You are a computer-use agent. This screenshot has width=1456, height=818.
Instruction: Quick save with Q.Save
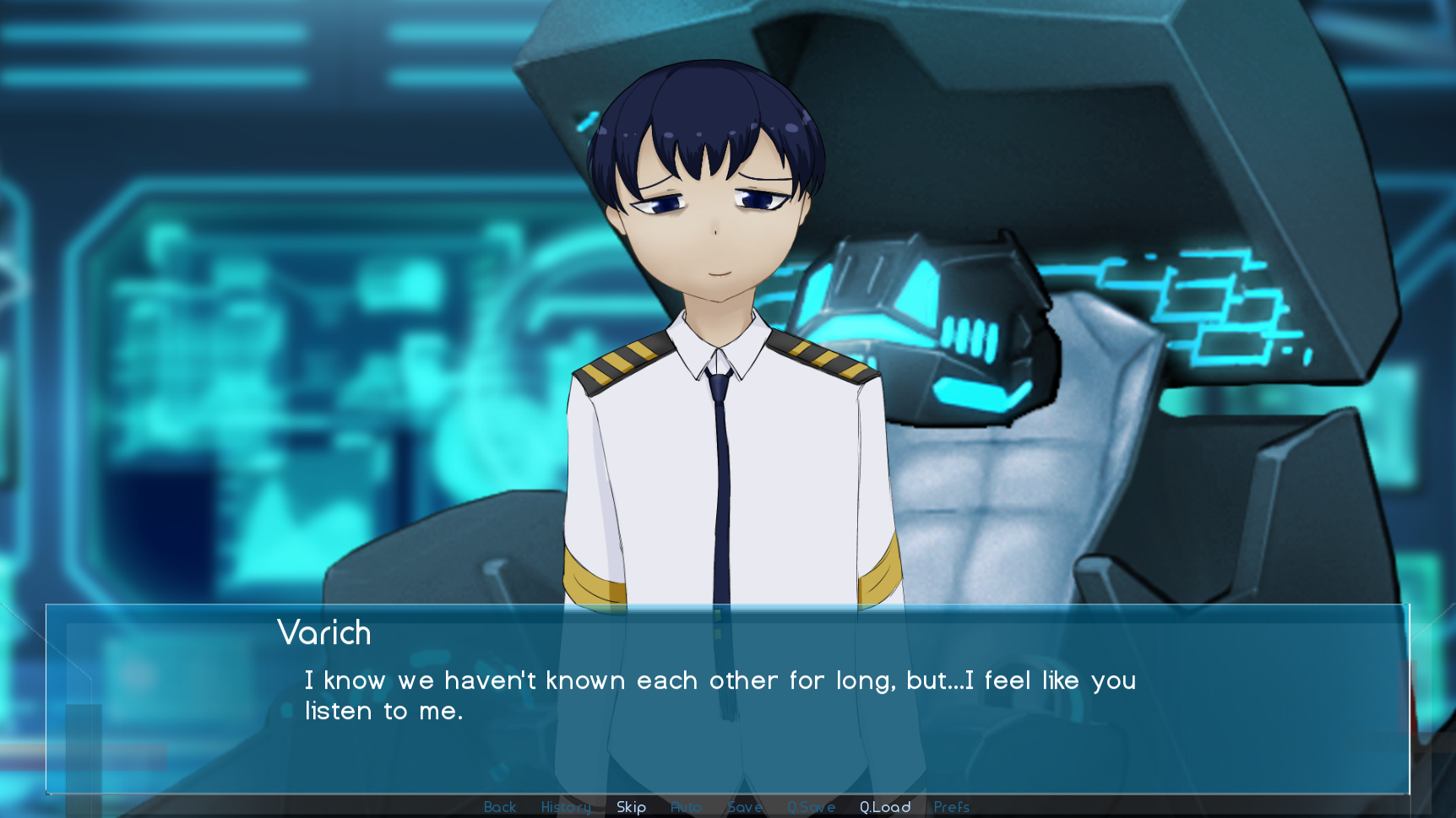click(x=811, y=807)
